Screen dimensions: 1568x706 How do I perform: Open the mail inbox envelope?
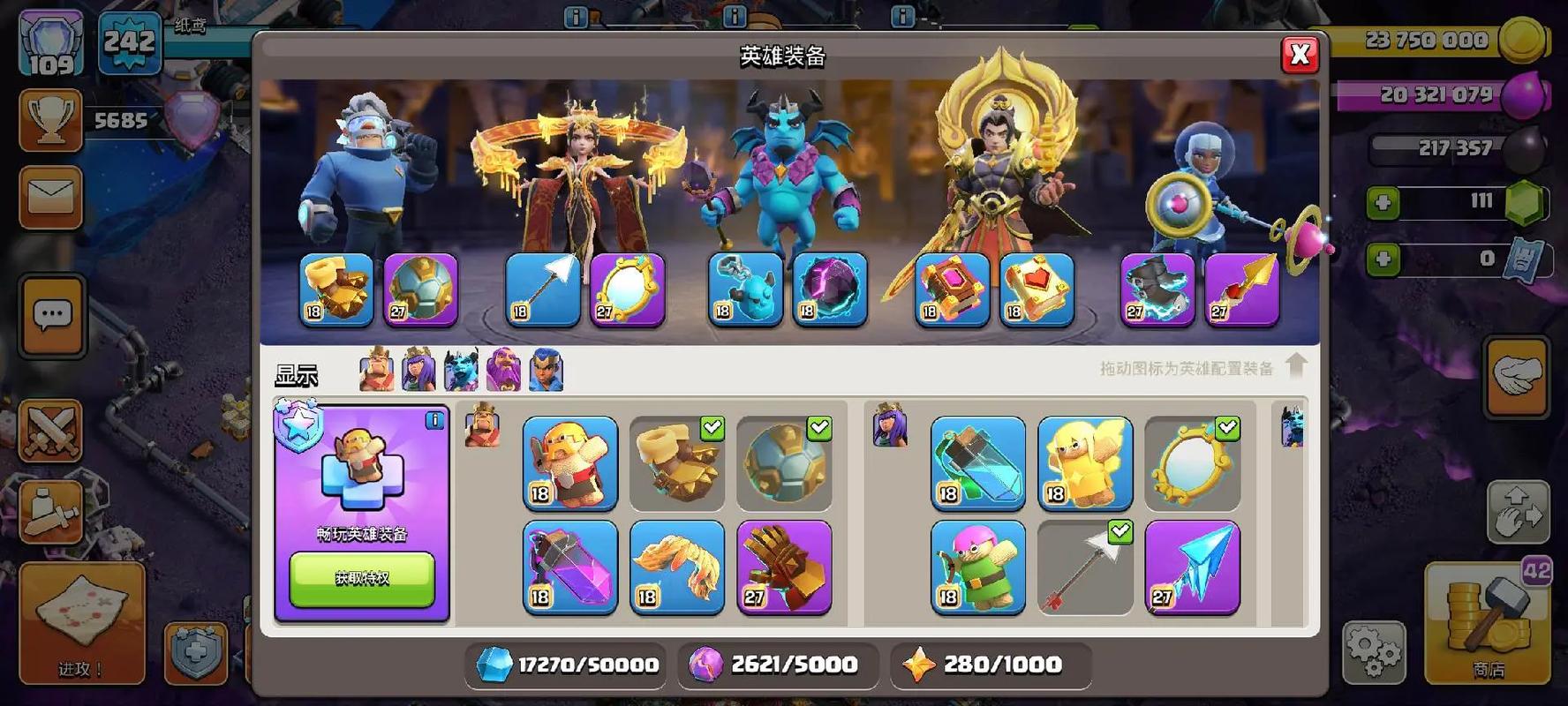click(51, 197)
